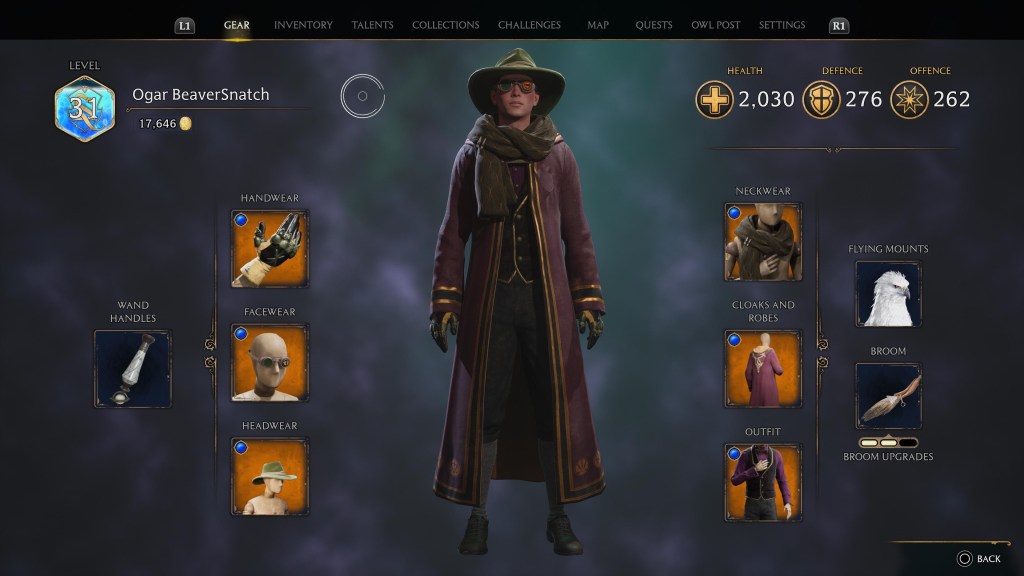Go to the Settings tab
The height and width of the screenshot is (576, 1024).
click(782, 25)
